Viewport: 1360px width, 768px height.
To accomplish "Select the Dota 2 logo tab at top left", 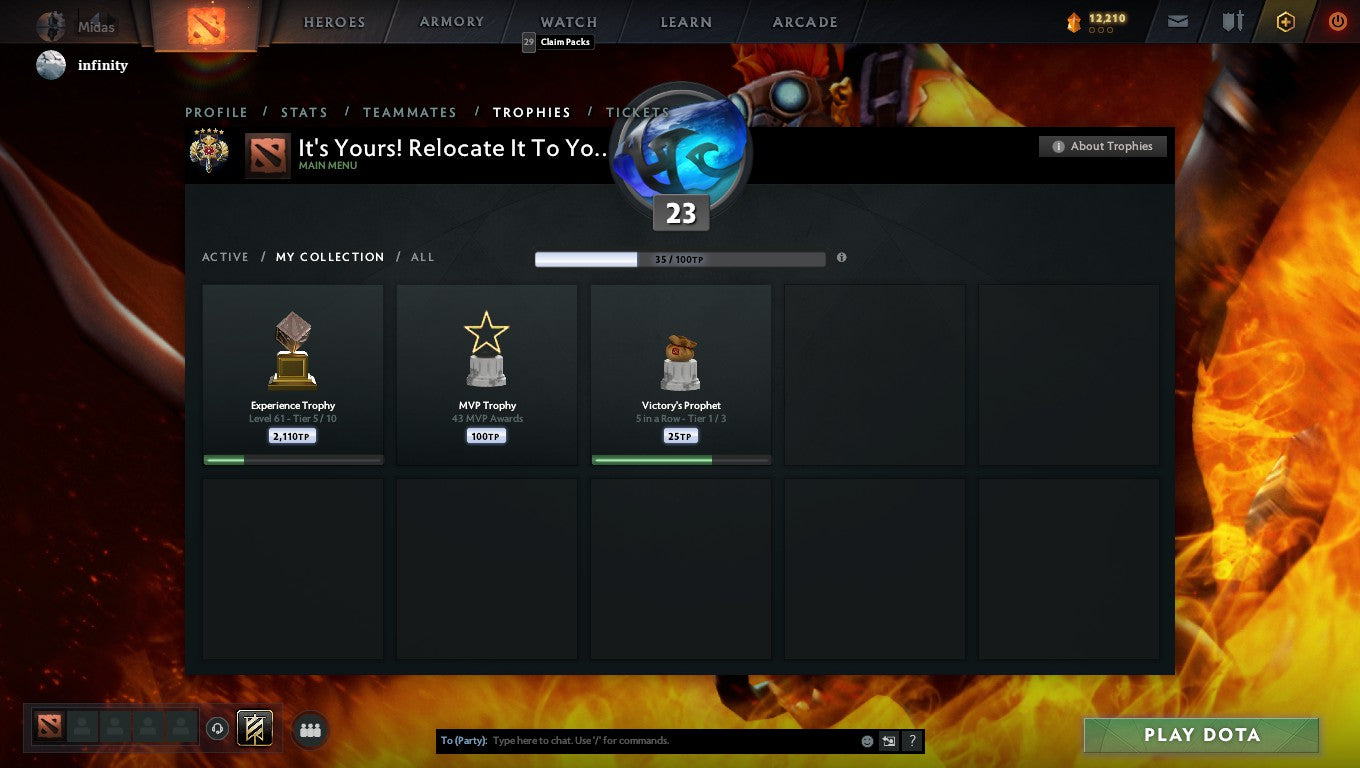I will (x=205, y=21).
